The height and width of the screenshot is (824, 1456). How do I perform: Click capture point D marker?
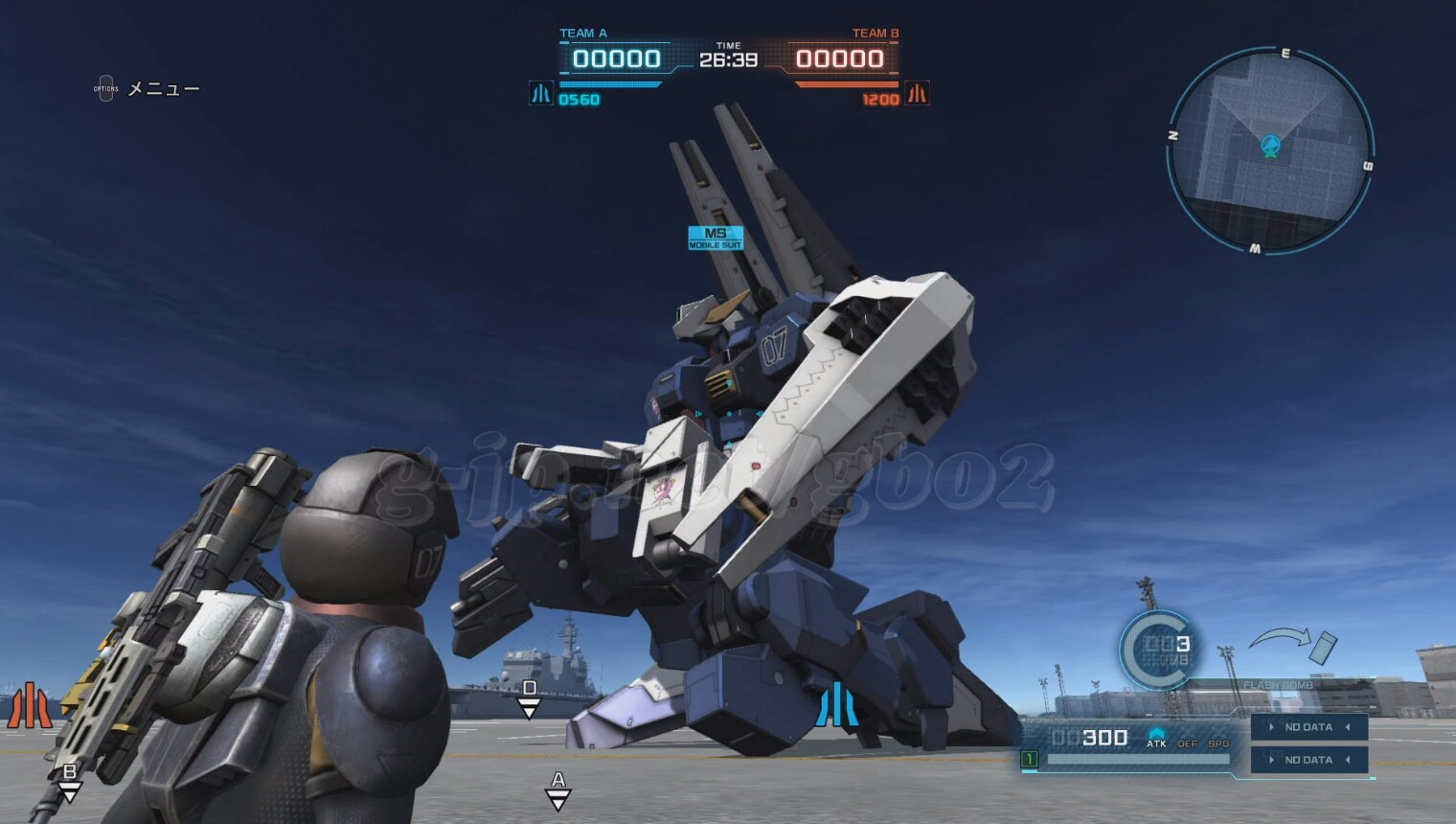coord(529,697)
